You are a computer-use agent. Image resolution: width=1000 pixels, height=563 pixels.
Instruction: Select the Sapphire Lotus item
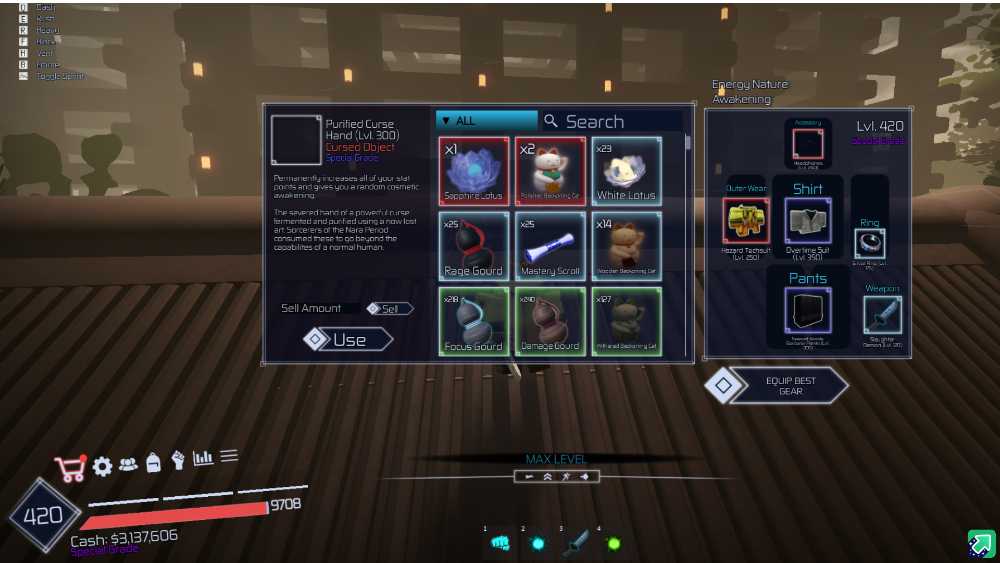pyautogui.click(x=474, y=172)
